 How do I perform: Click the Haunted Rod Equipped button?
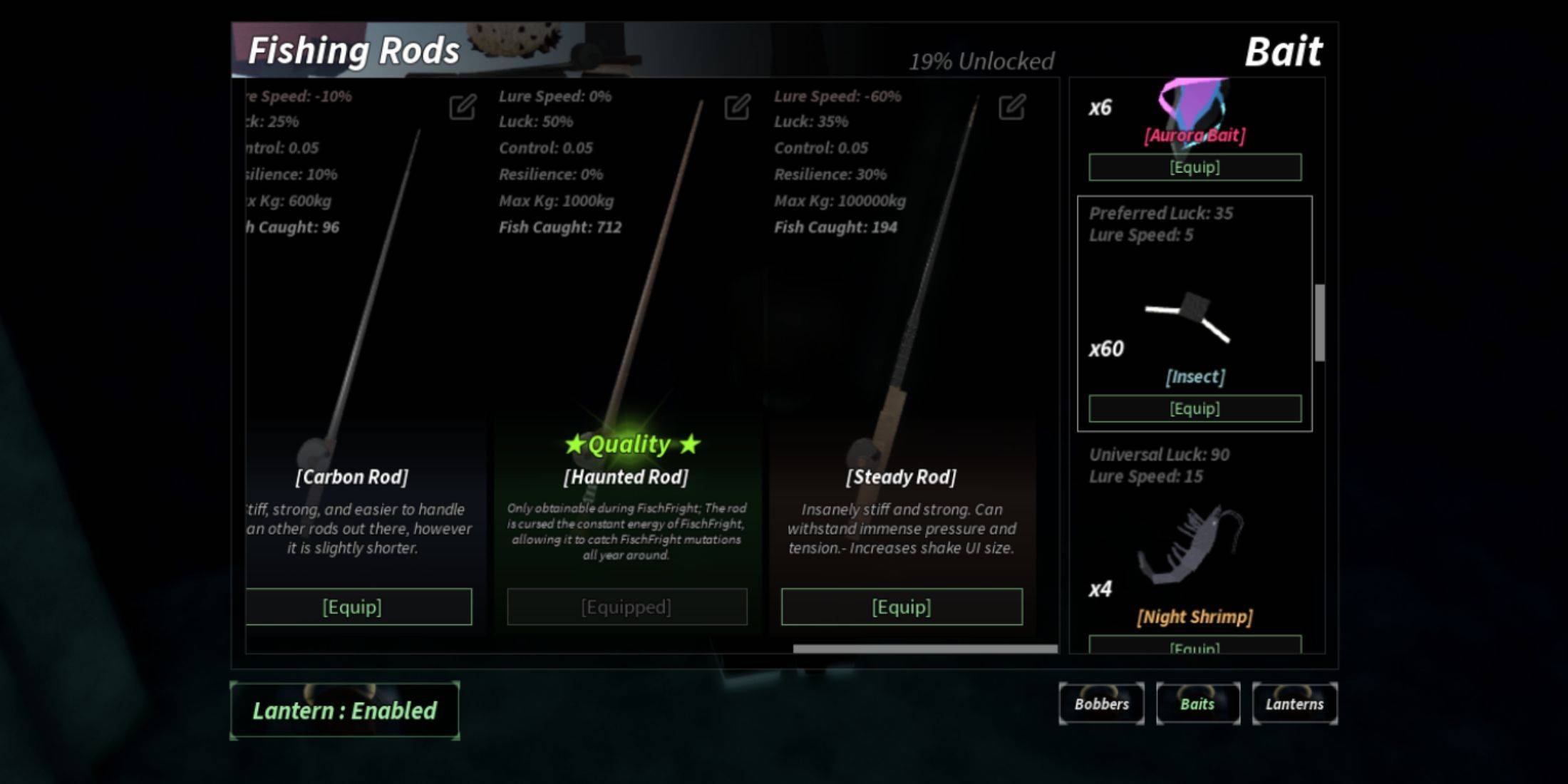pyautogui.click(x=626, y=607)
